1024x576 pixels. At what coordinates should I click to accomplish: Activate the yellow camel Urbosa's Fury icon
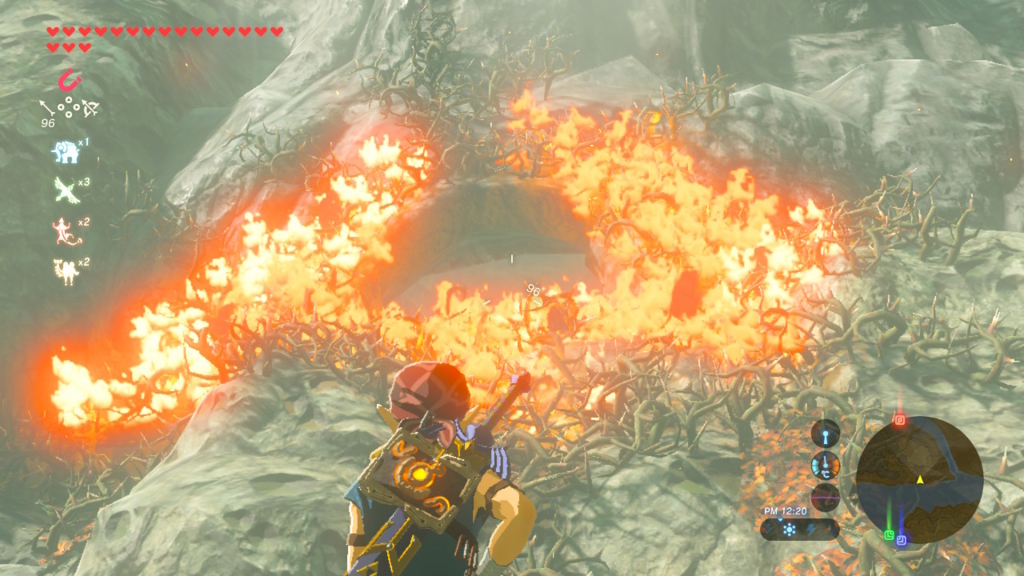(65, 269)
